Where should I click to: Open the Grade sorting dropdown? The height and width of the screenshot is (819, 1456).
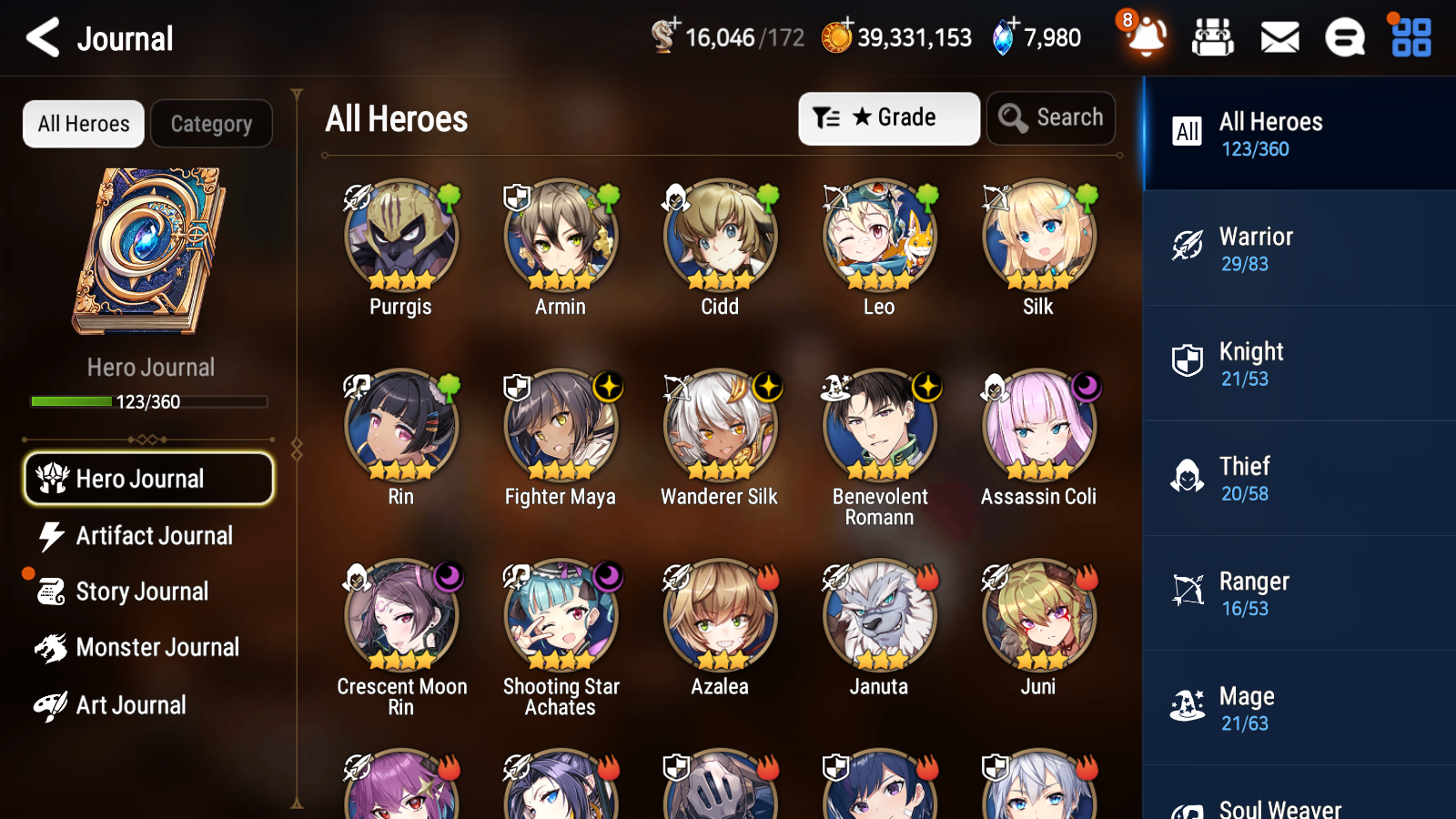click(x=888, y=117)
